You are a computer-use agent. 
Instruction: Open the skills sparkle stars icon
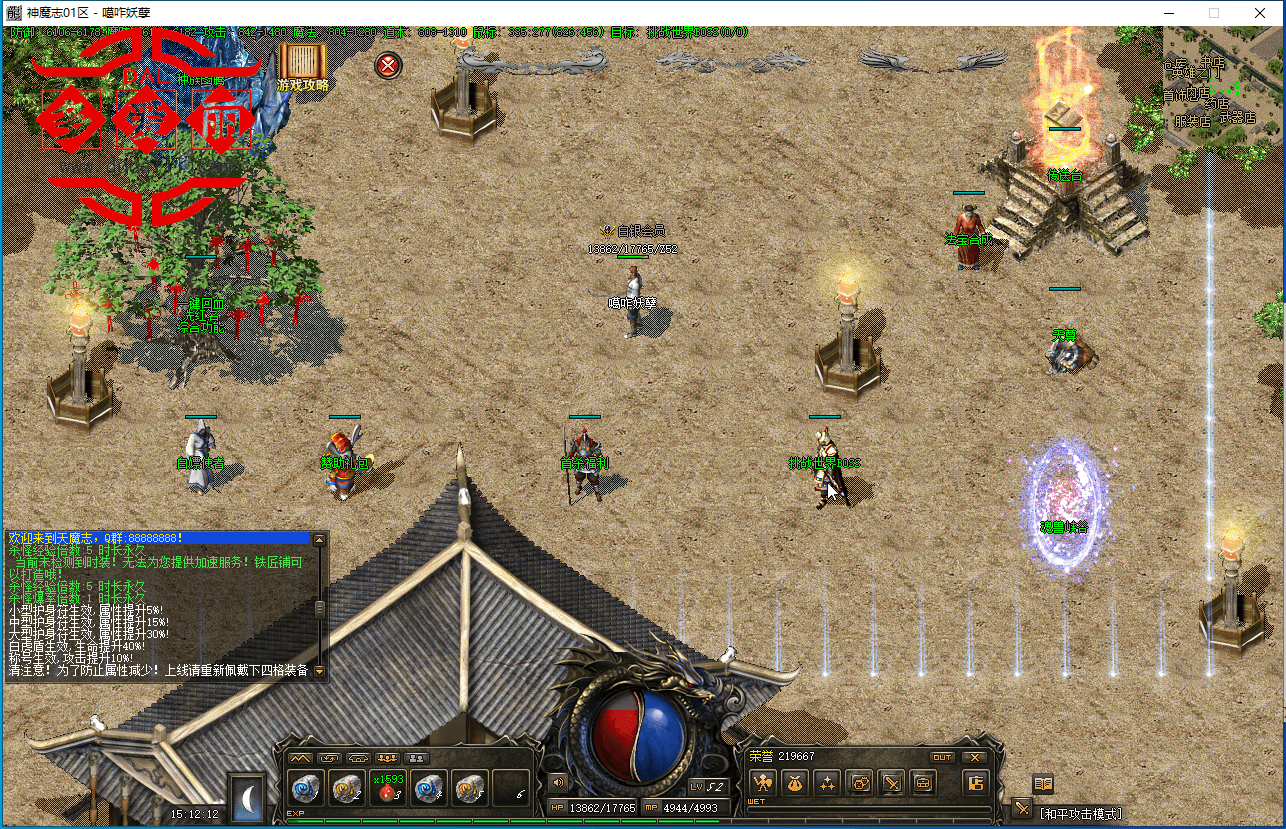pos(827,782)
